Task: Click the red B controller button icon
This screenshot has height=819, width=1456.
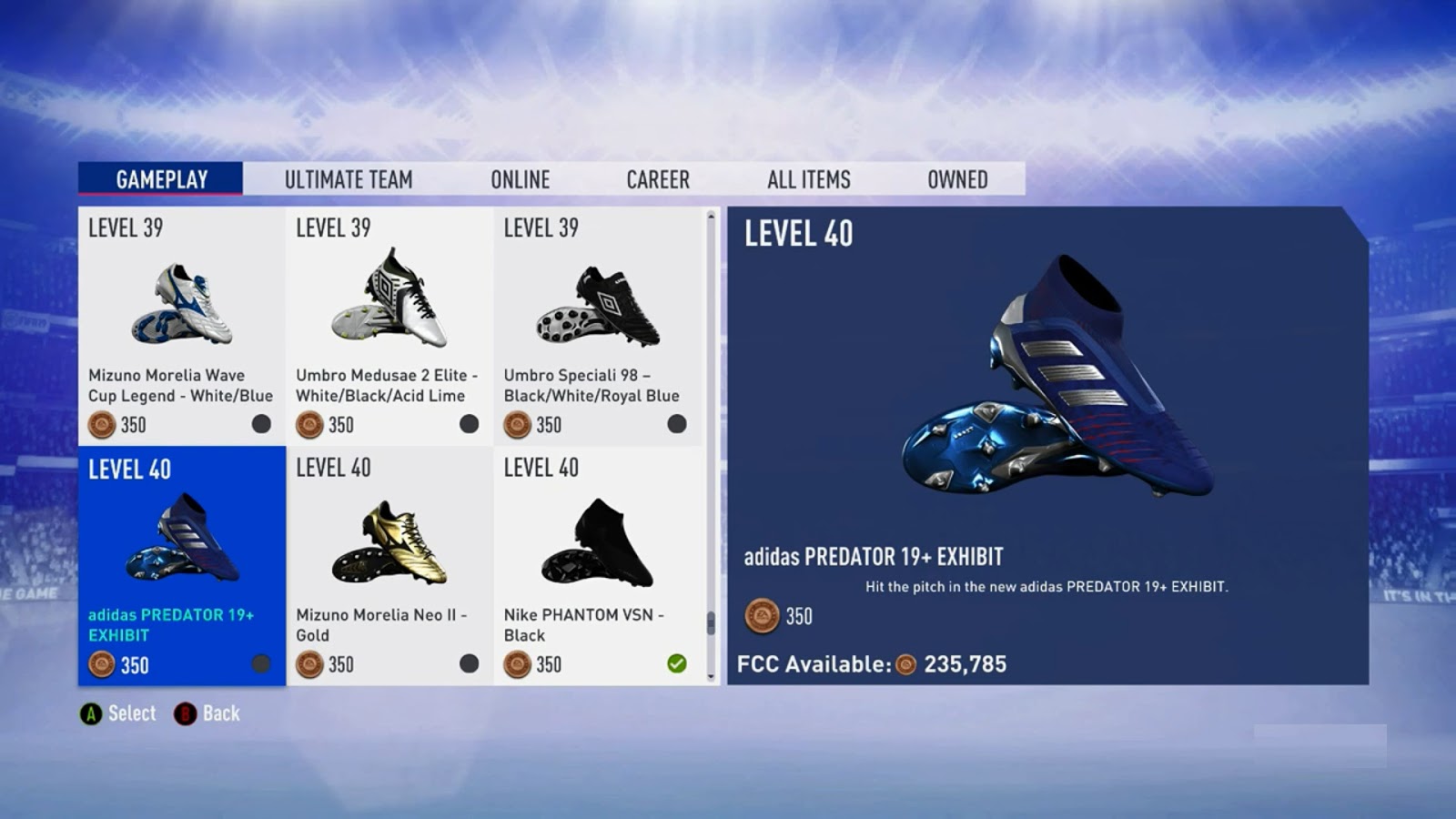Action: pos(184,713)
